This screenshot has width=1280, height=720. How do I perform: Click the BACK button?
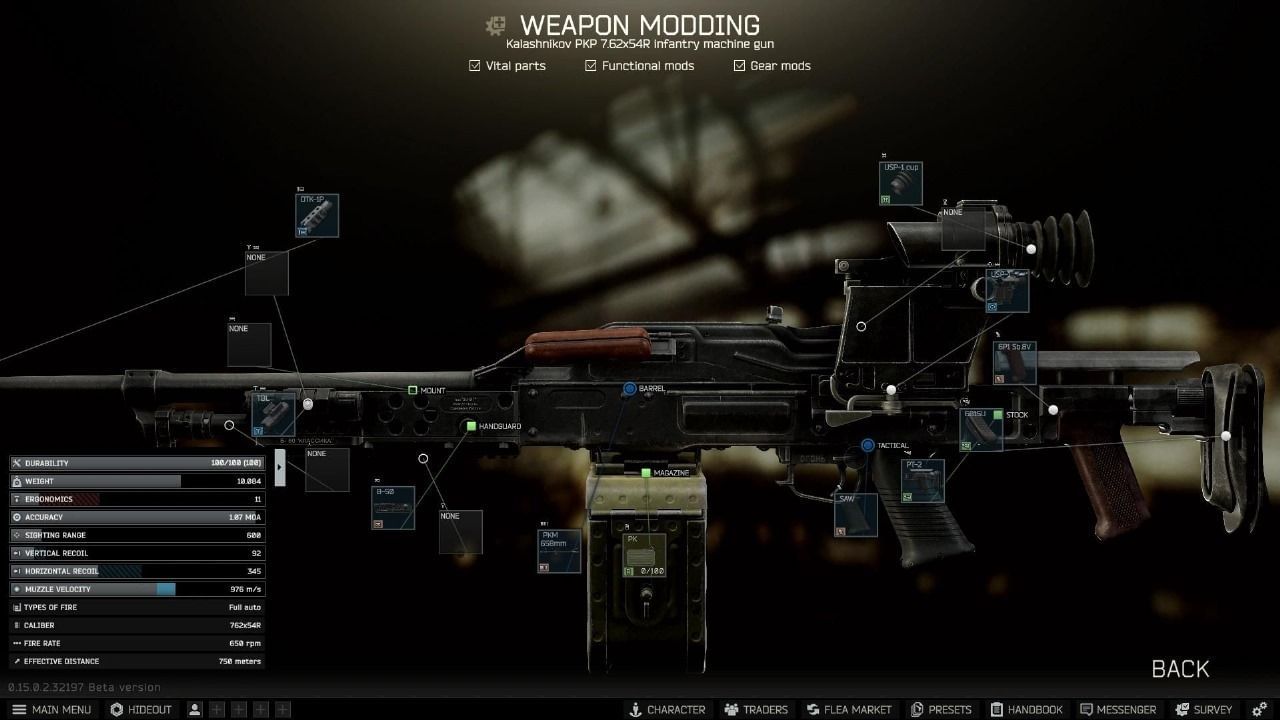(1181, 668)
